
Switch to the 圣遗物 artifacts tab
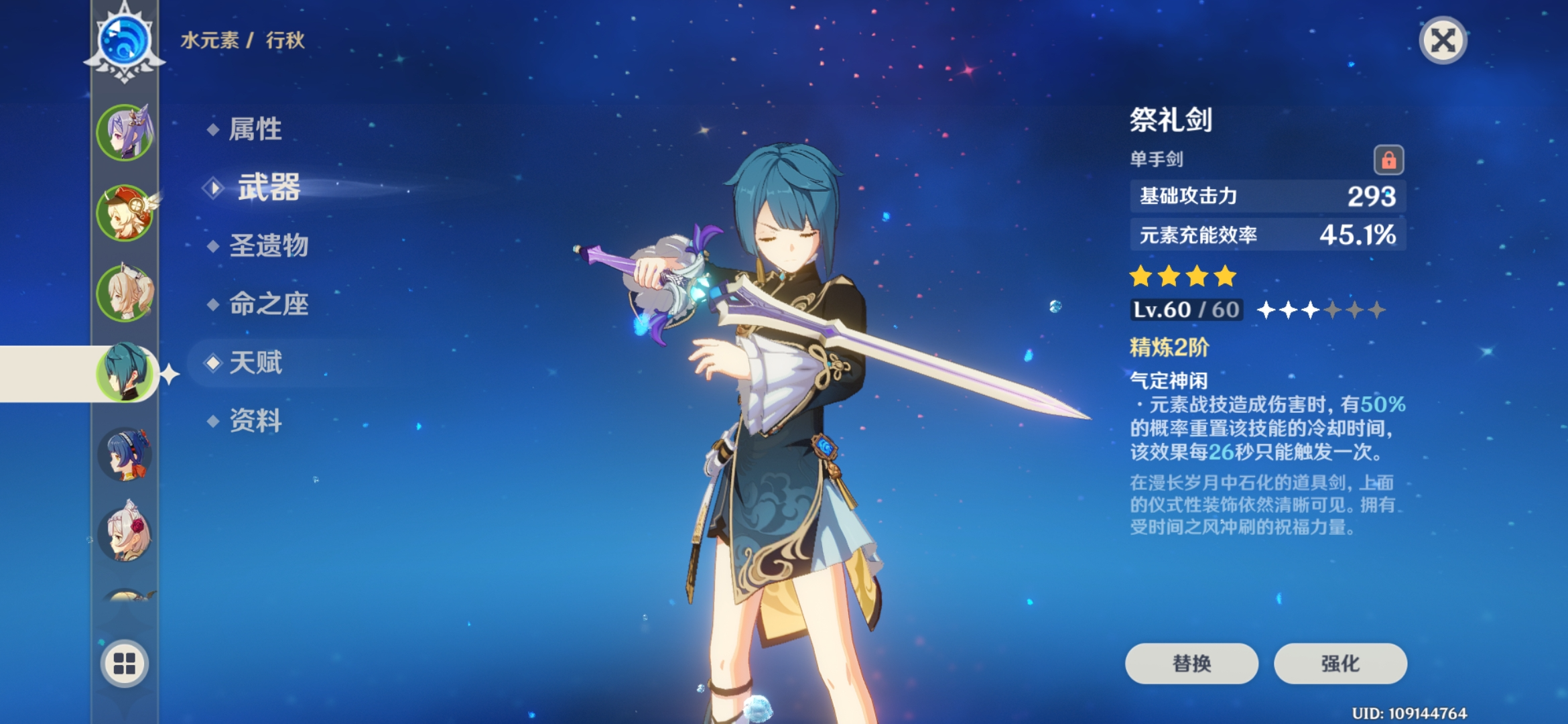tap(268, 245)
